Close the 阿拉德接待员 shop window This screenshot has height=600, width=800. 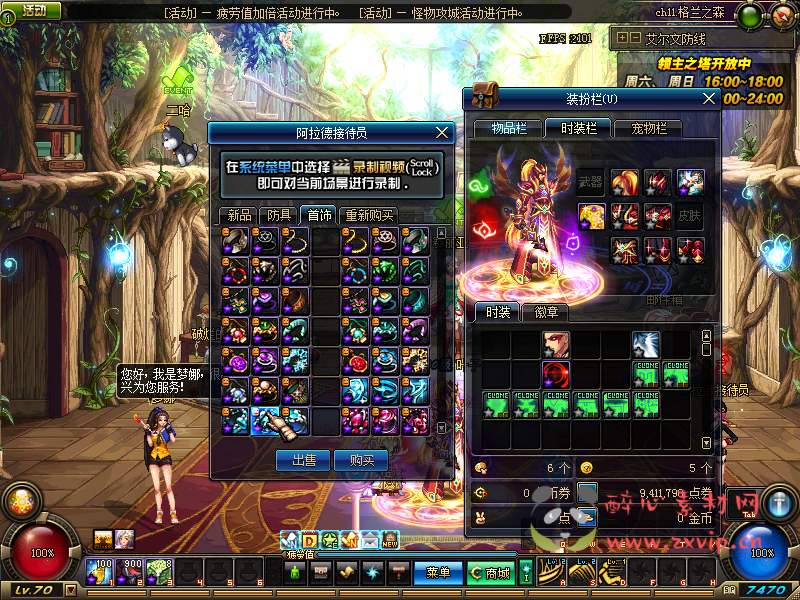[444, 132]
